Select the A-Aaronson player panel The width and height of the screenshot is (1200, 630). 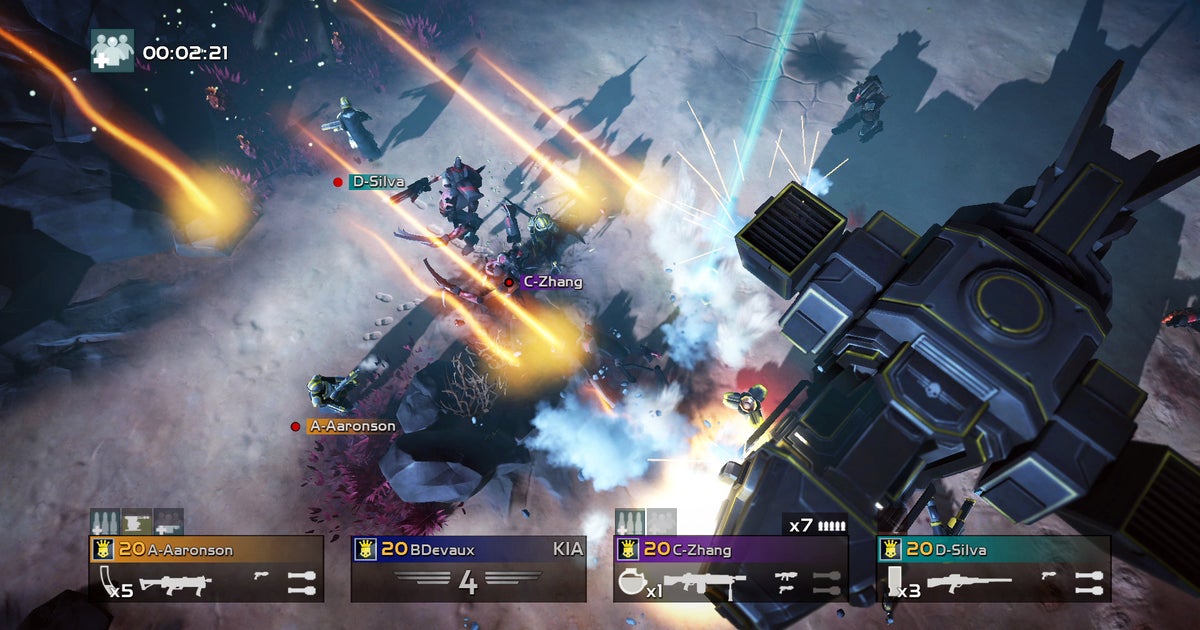tap(206, 569)
